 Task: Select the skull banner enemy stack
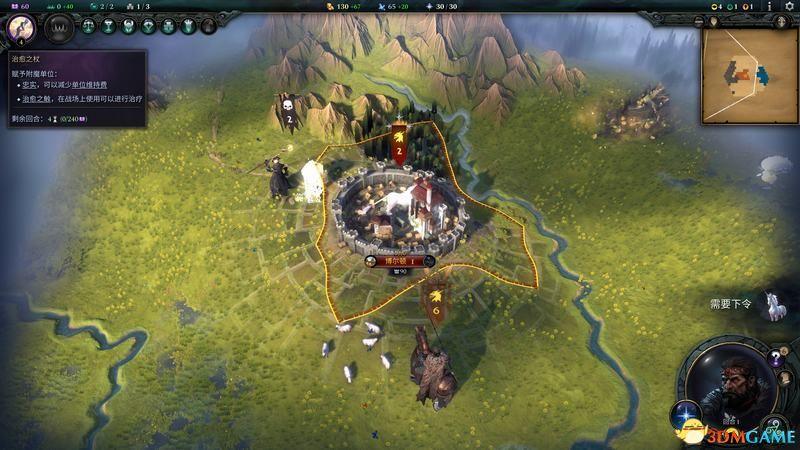[288, 112]
